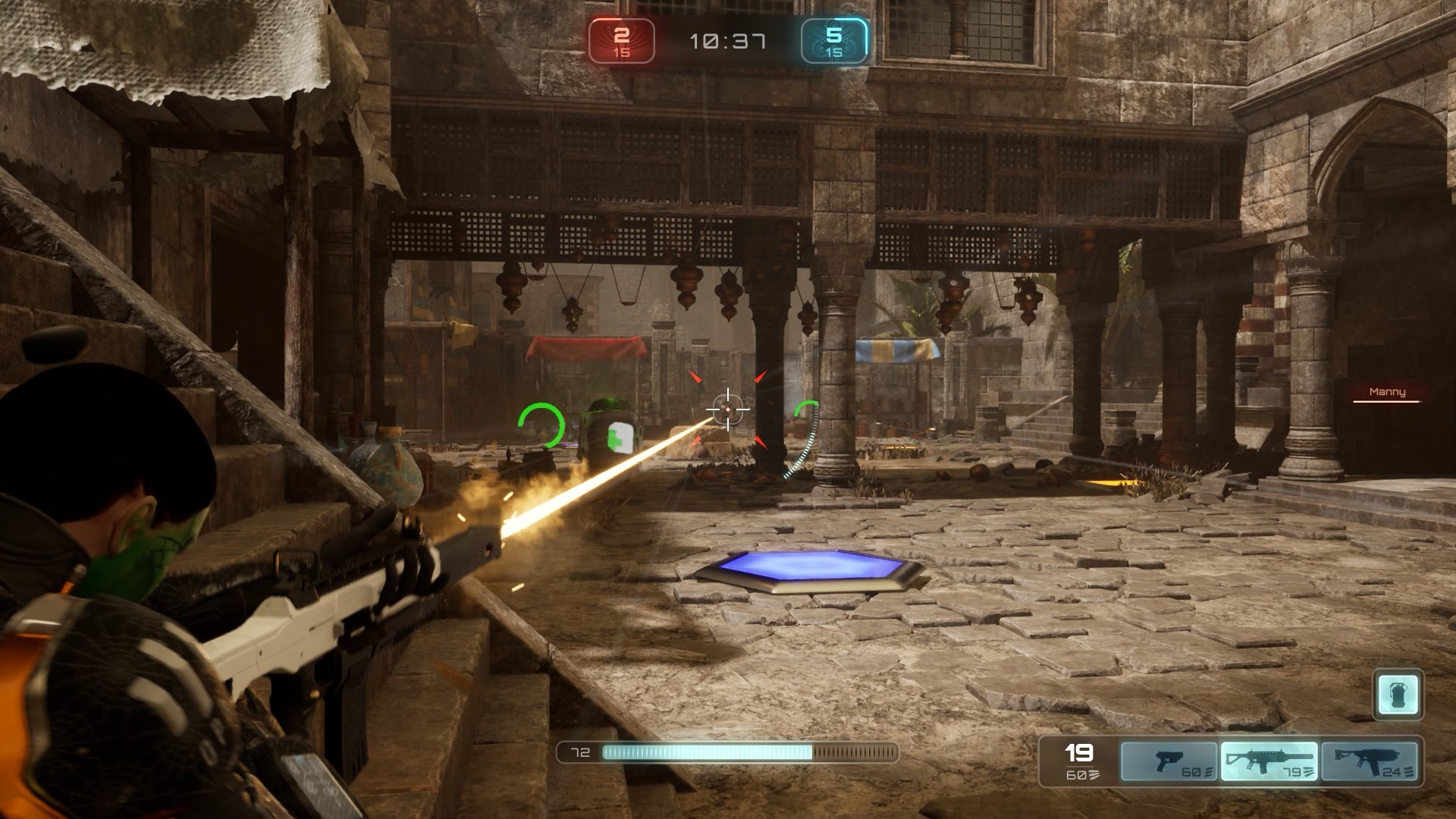The image size is (1456, 819).
Task: Choose the highlighted rifle slot with 79 ammo
Action: (x=1269, y=761)
